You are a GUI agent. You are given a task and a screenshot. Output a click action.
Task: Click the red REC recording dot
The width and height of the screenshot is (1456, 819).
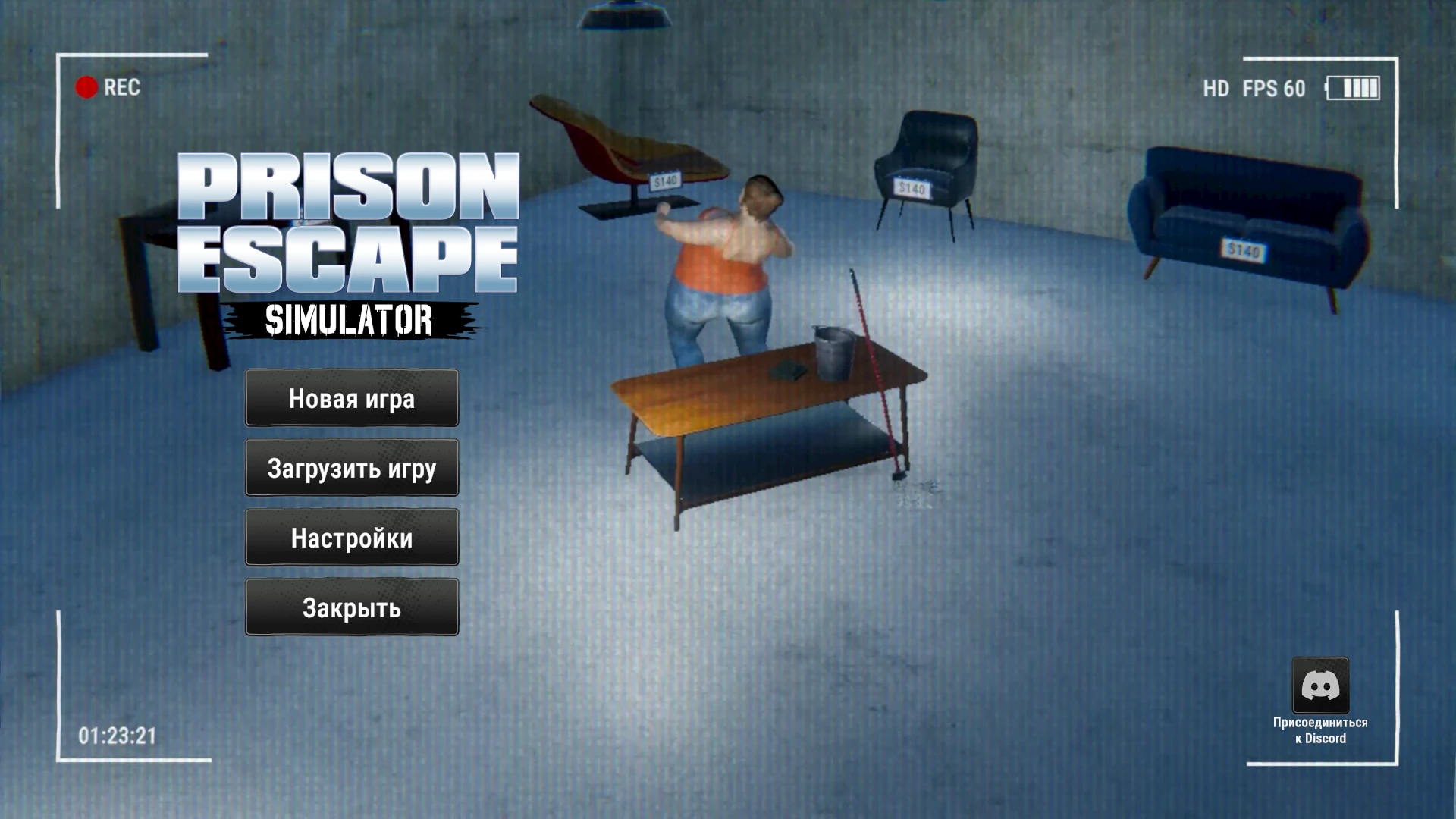(86, 88)
